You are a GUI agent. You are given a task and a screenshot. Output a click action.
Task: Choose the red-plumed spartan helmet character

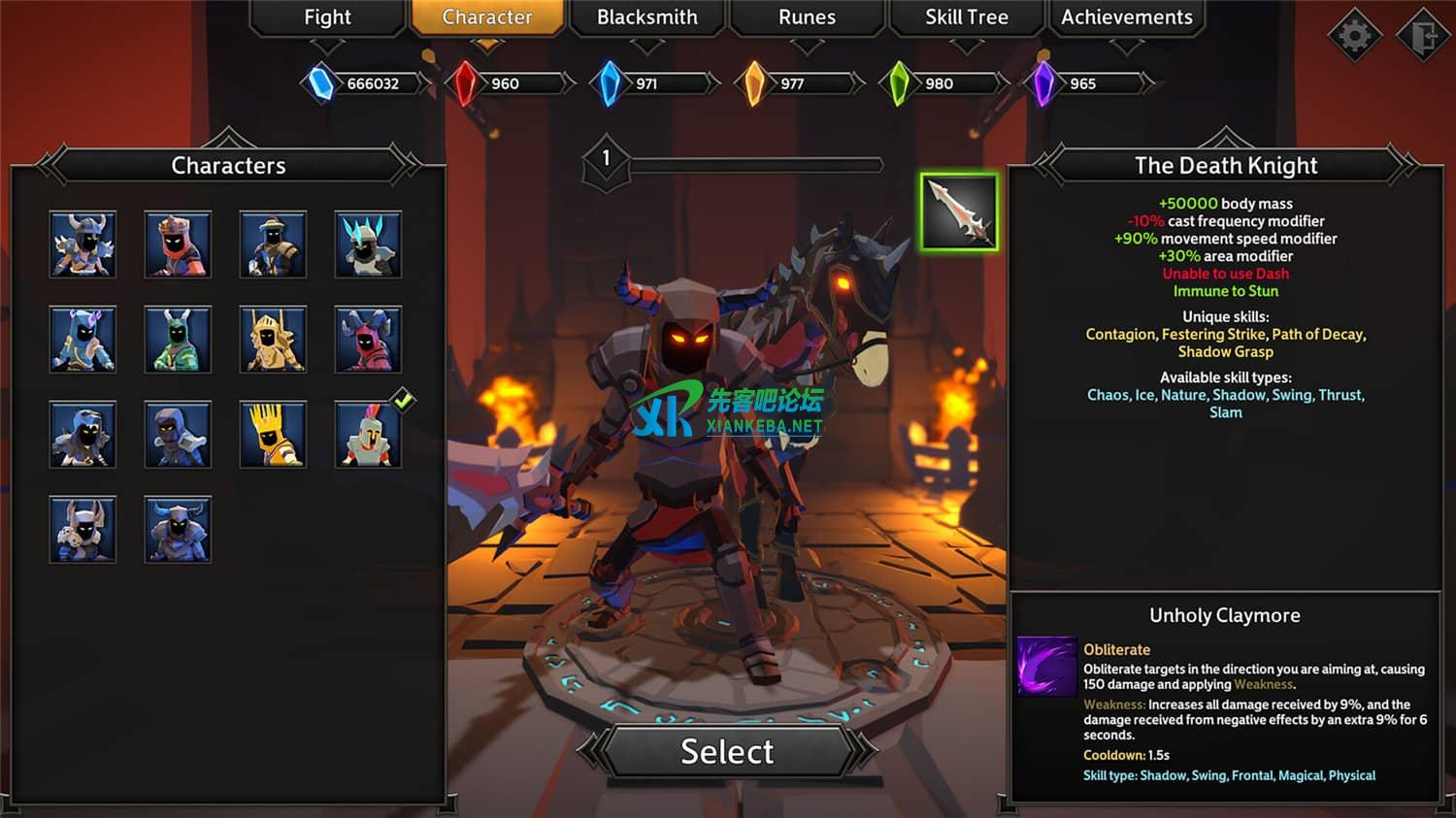click(368, 435)
